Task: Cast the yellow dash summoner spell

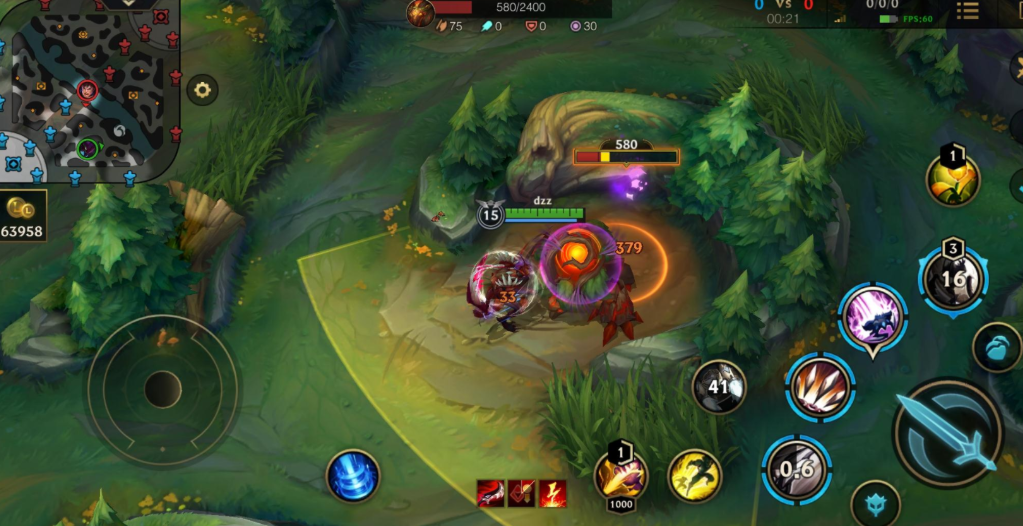Action: click(x=694, y=476)
